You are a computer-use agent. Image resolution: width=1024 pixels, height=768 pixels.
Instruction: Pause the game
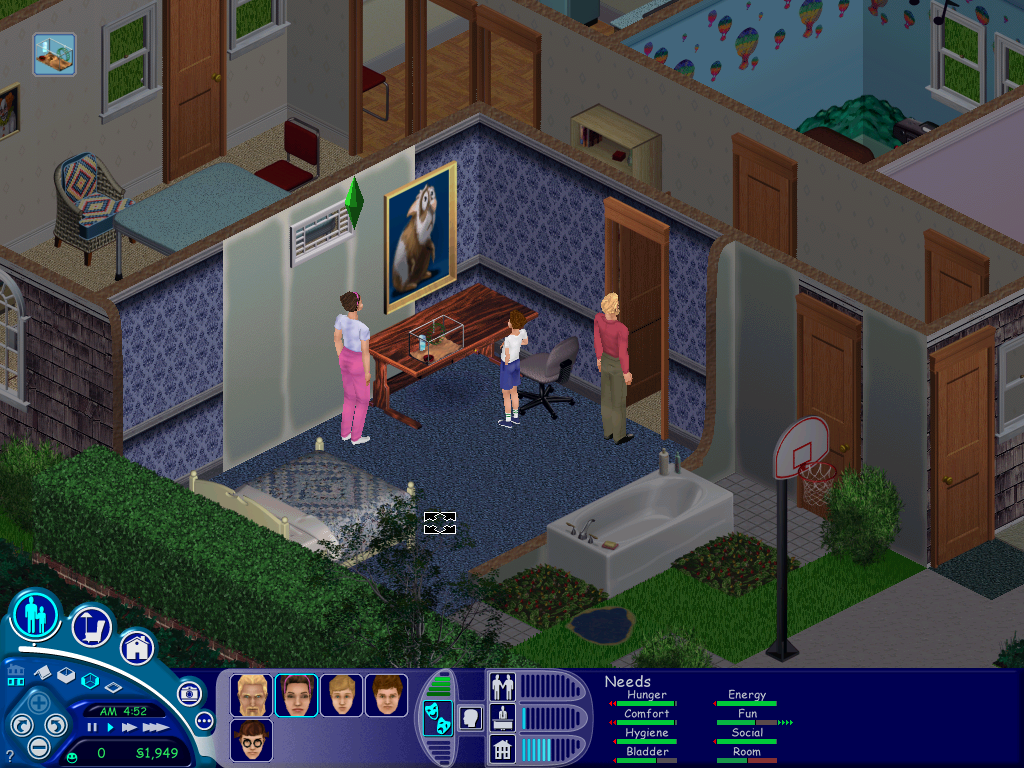click(x=92, y=727)
